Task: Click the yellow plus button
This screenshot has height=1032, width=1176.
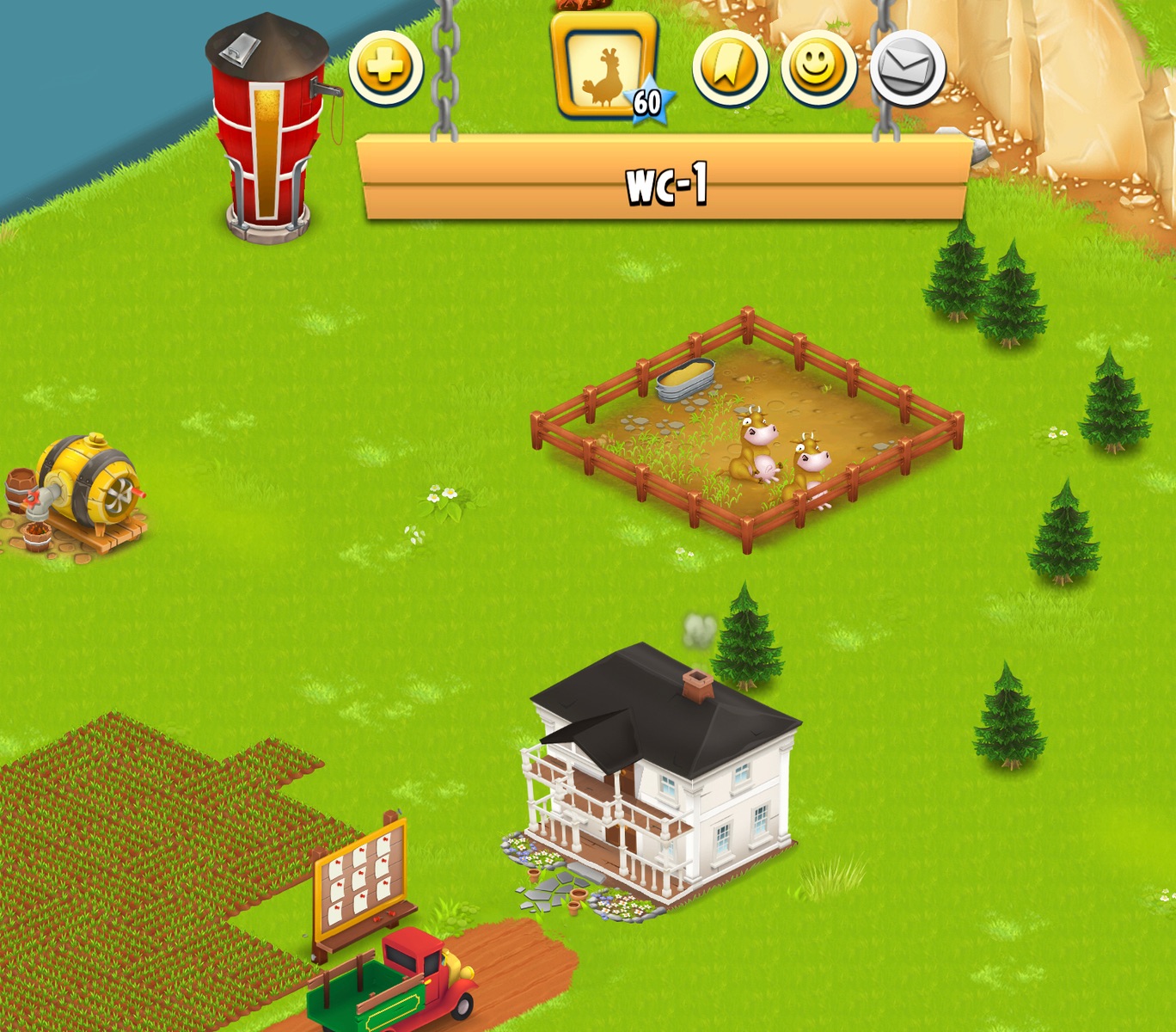Action: (x=385, y=68)
